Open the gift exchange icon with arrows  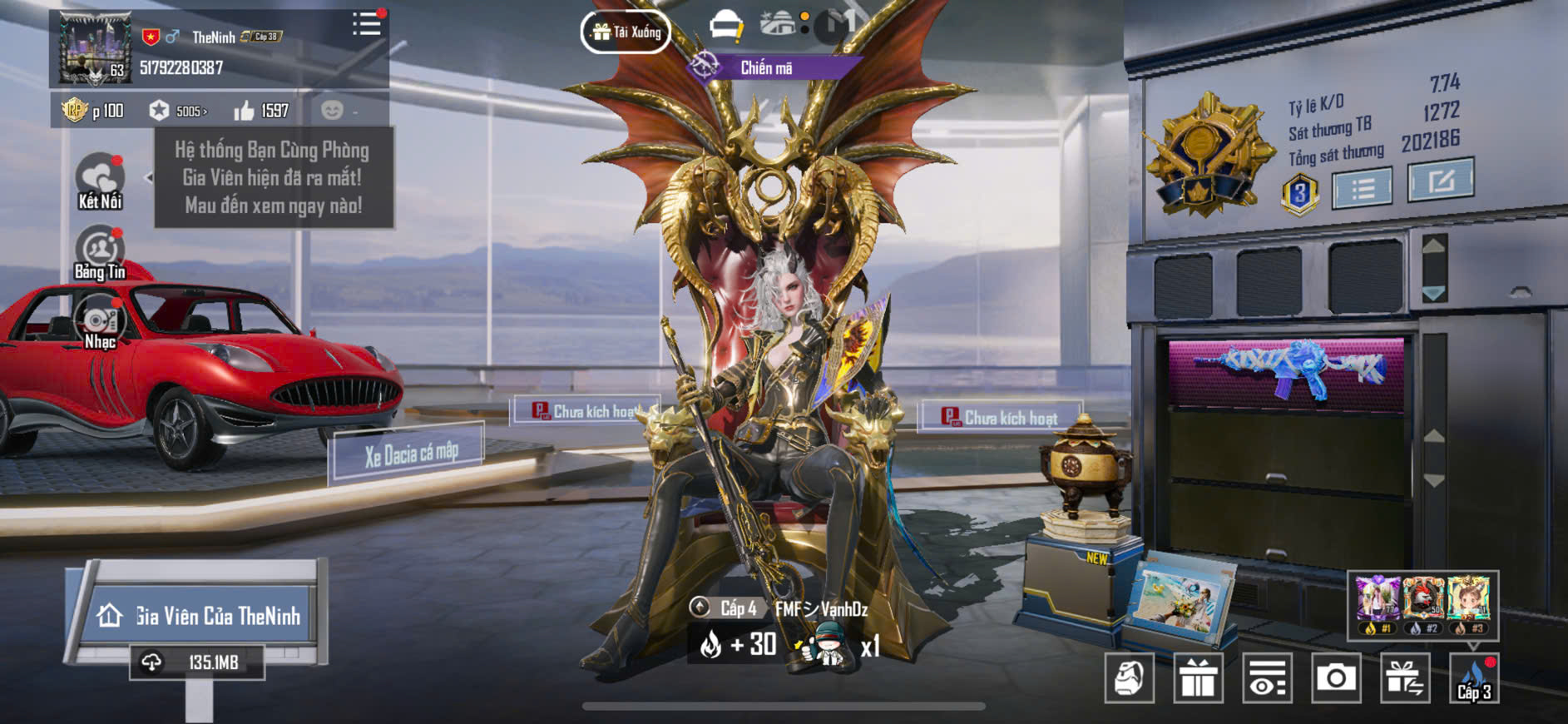click(x=1405, y=678)
